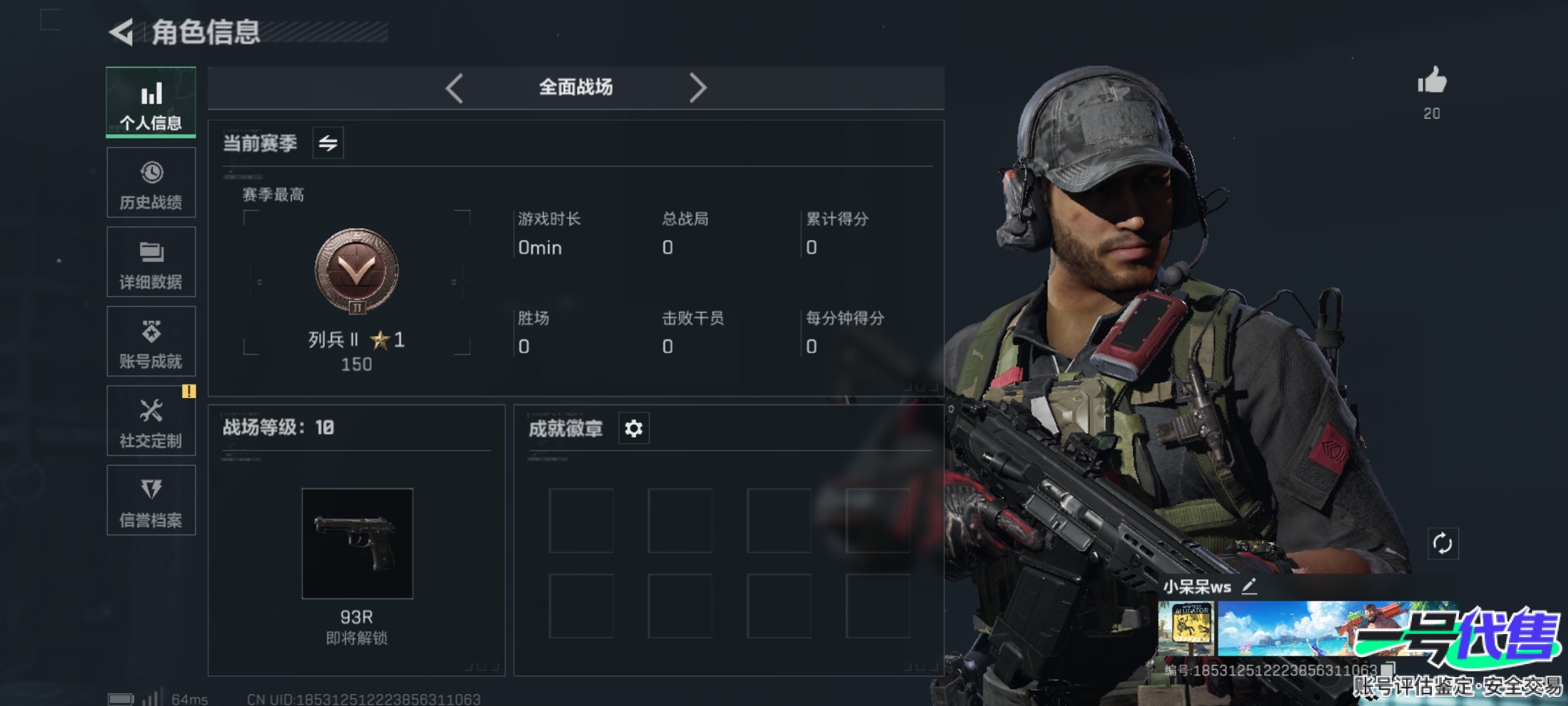Viewport: 1568px width, 706px height.
Task: Show the 账号成就 tab
Action: coord(151,341)
